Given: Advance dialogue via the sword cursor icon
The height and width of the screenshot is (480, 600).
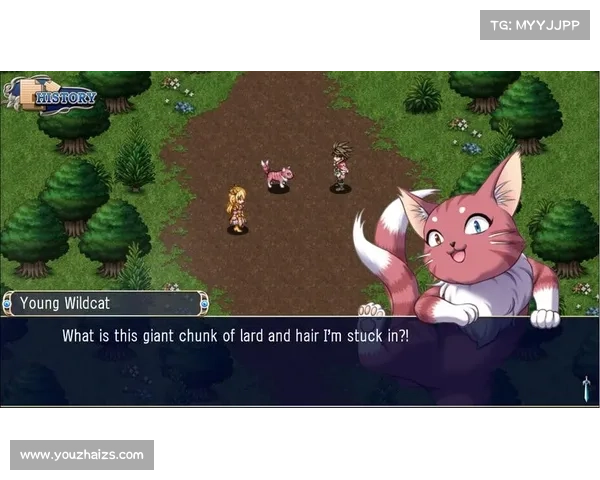Looking at the screenshot, I should [x=585, y=388].
